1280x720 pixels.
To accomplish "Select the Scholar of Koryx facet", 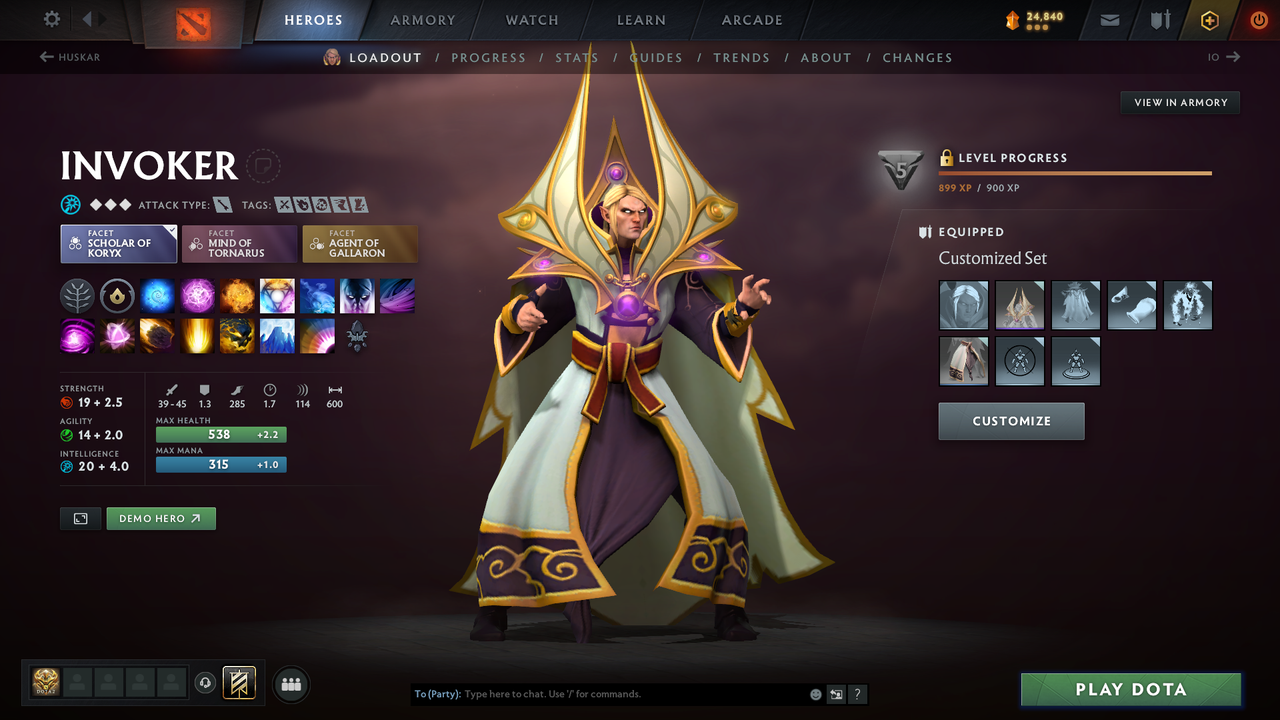I will (x=118, y=243).
